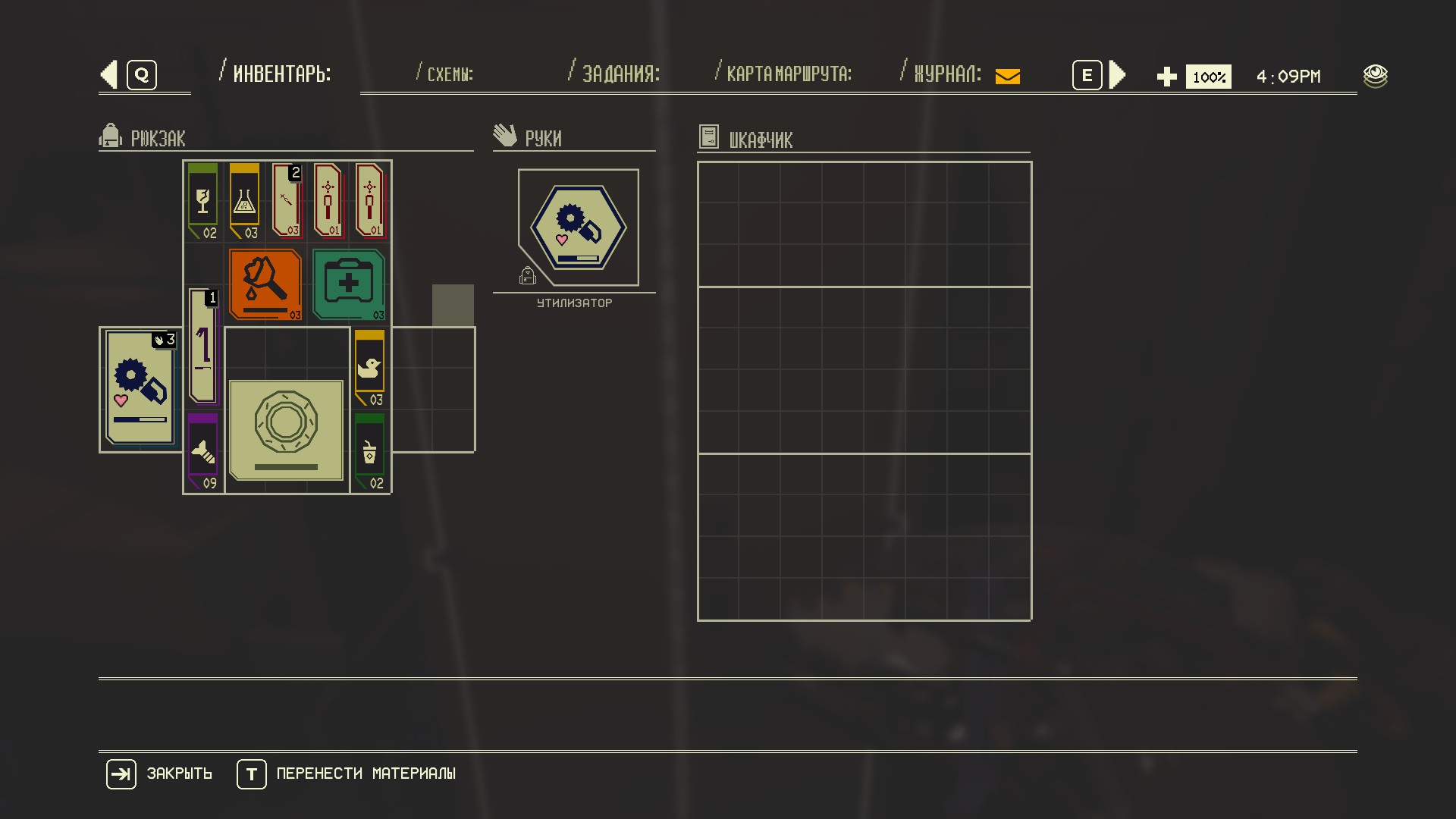The image size is (1456, 819).
Task: Show the Карта маршрута tab
Action: point(789,74)
